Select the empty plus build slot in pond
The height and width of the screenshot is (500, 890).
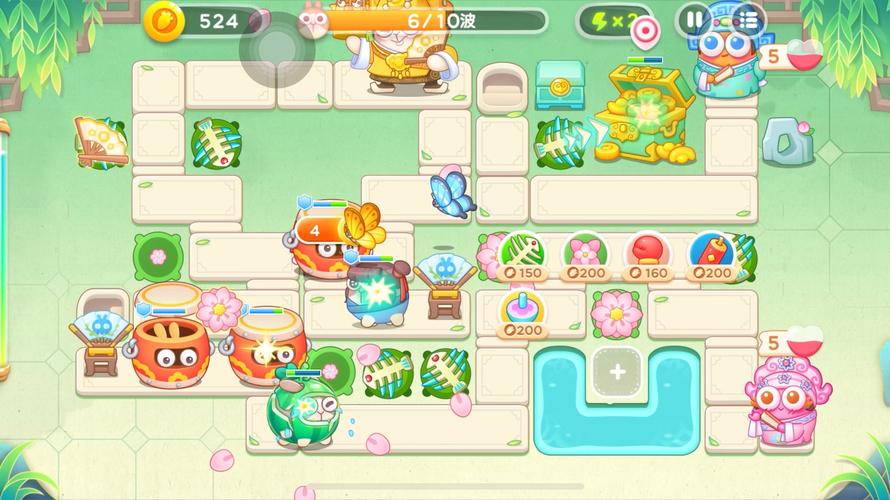click(x=617, y=372)
